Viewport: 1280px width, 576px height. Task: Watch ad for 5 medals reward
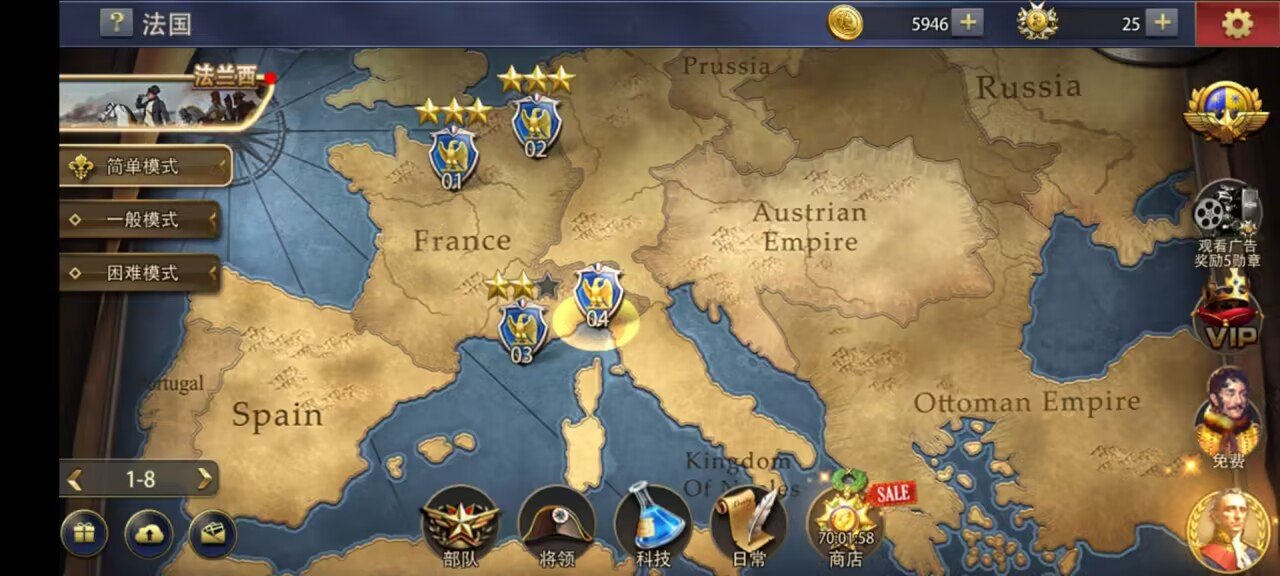[1226, 222]
